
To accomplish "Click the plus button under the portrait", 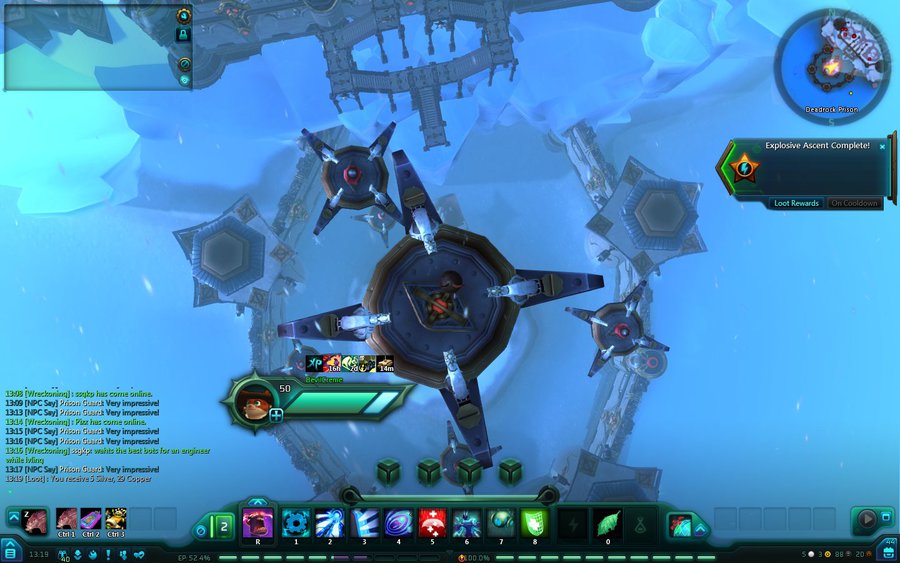I will (x=275, y=416).
